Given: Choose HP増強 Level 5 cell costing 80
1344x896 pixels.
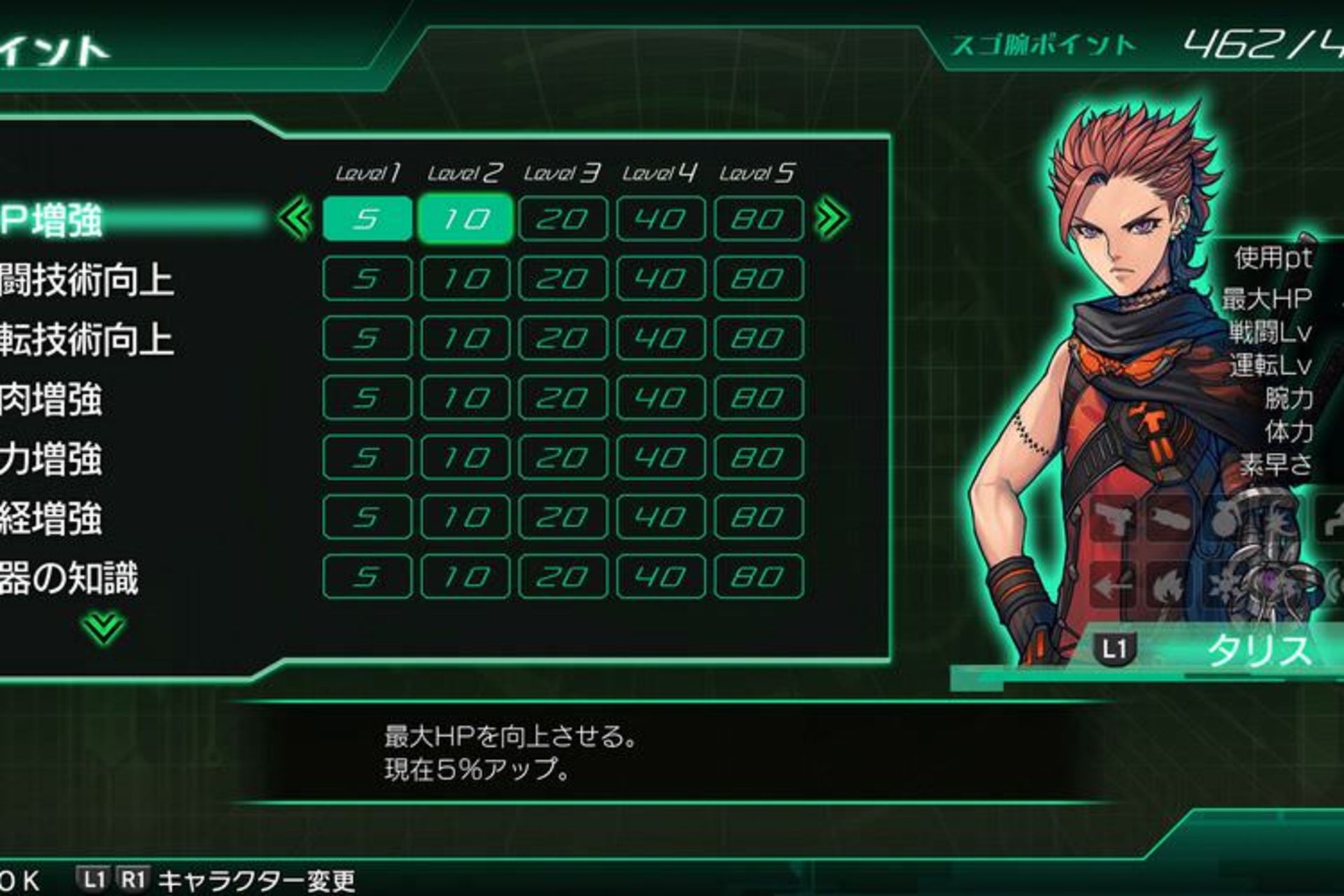Looking at the screenshot, I should pyautogui.click(x=759, y=219).
